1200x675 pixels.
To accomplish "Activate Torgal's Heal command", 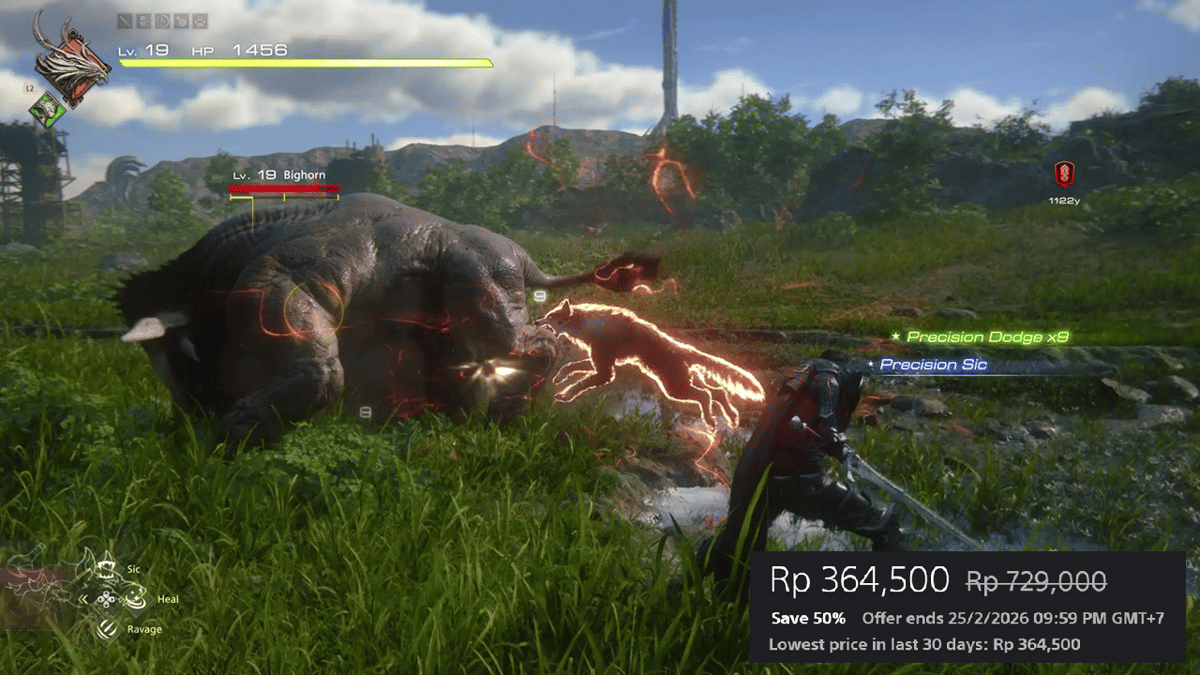I will (x=137, y=600).
